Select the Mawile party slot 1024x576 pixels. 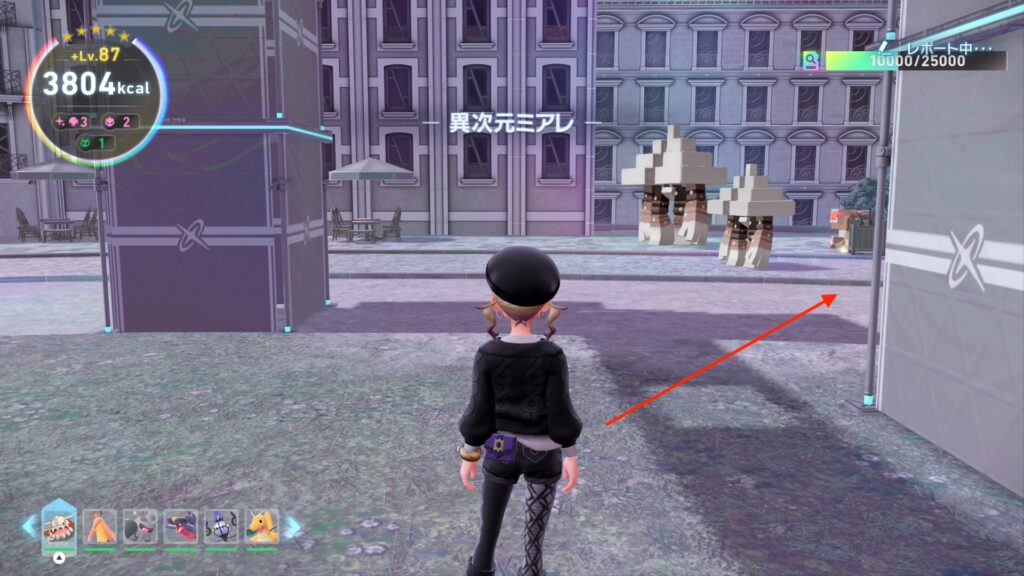[x=140, y=526]
